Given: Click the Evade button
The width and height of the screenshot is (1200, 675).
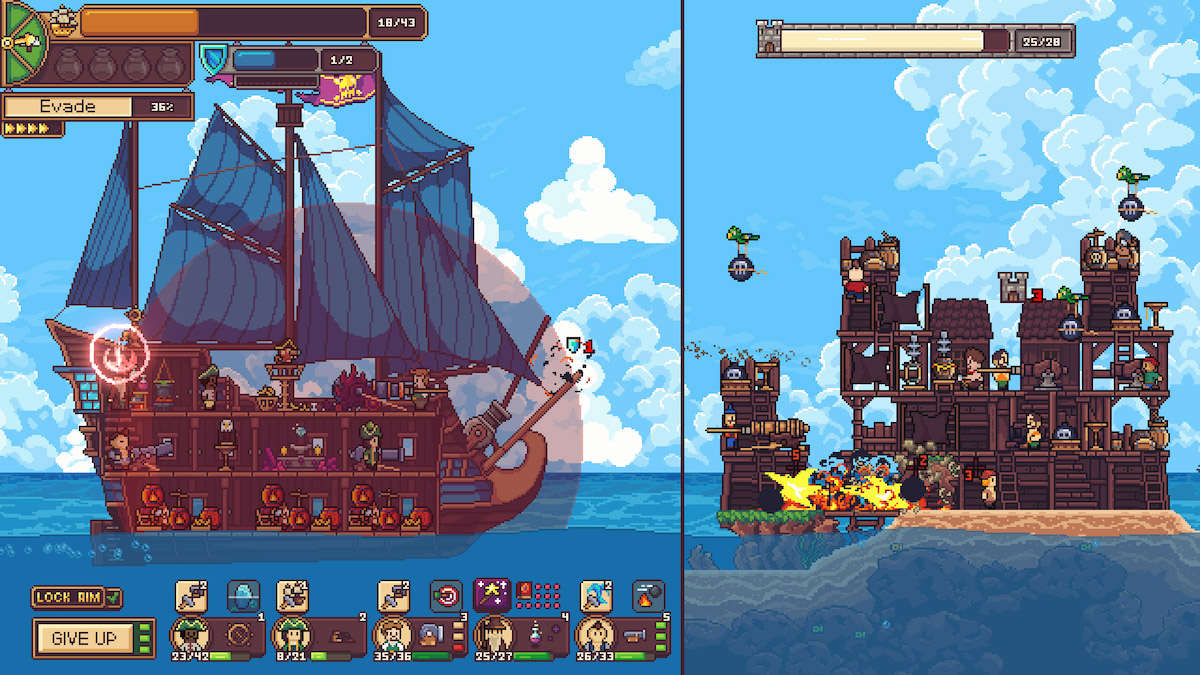Looking at the screenshot, I should 70,107.
